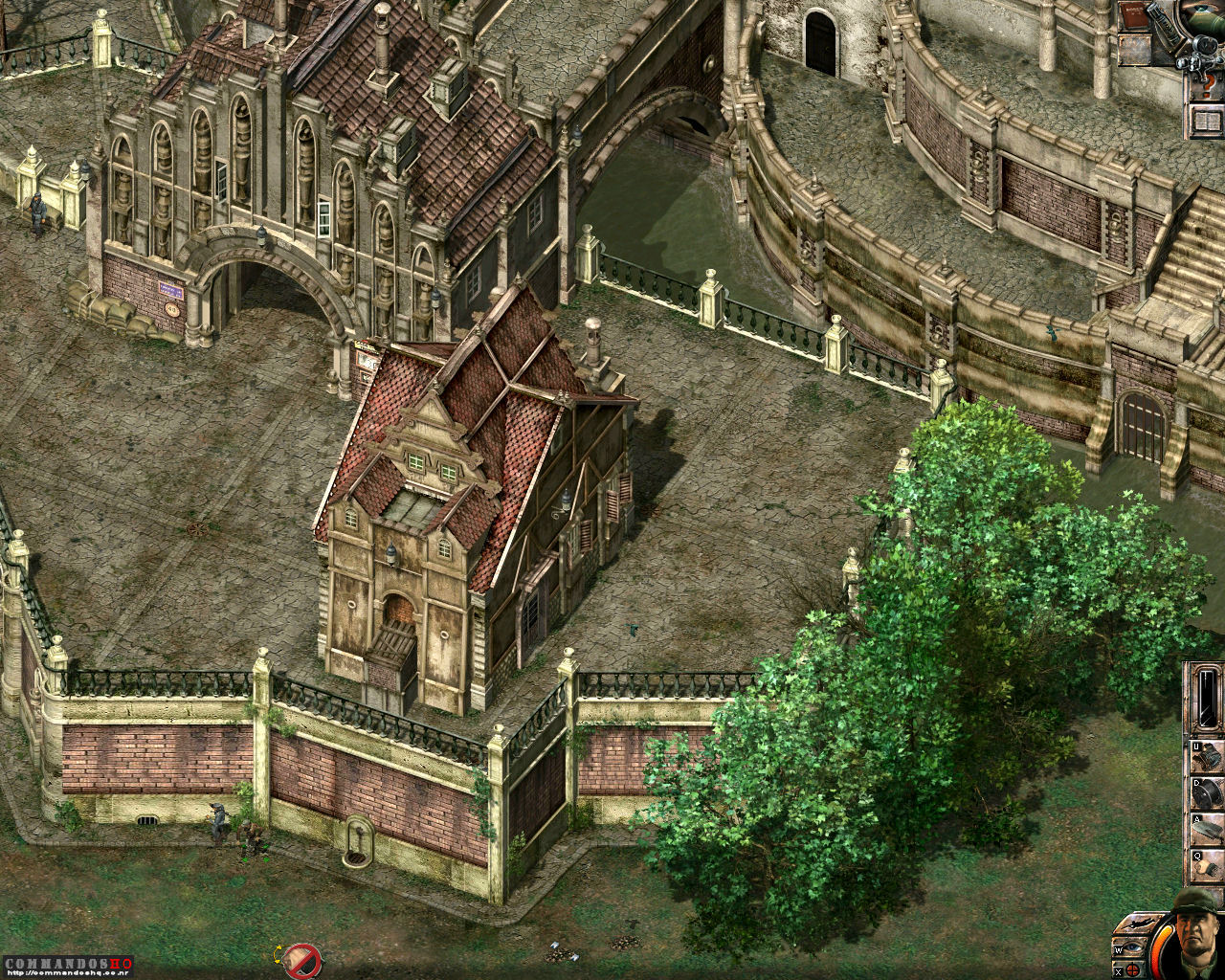The width and height of the screenshot is (1225, 980).
Task: Select the bottle item in the top-right panel
Action: [x=1166, y=26]
